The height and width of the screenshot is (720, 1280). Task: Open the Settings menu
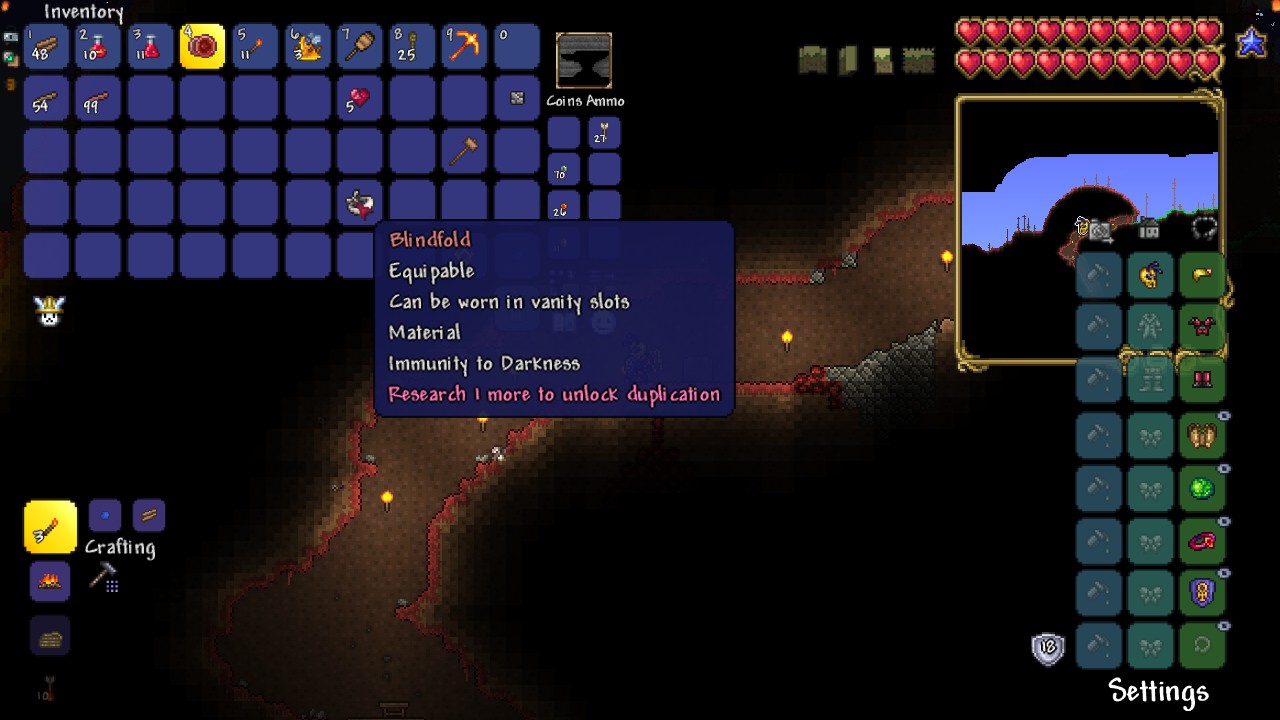click(1157, 690)
